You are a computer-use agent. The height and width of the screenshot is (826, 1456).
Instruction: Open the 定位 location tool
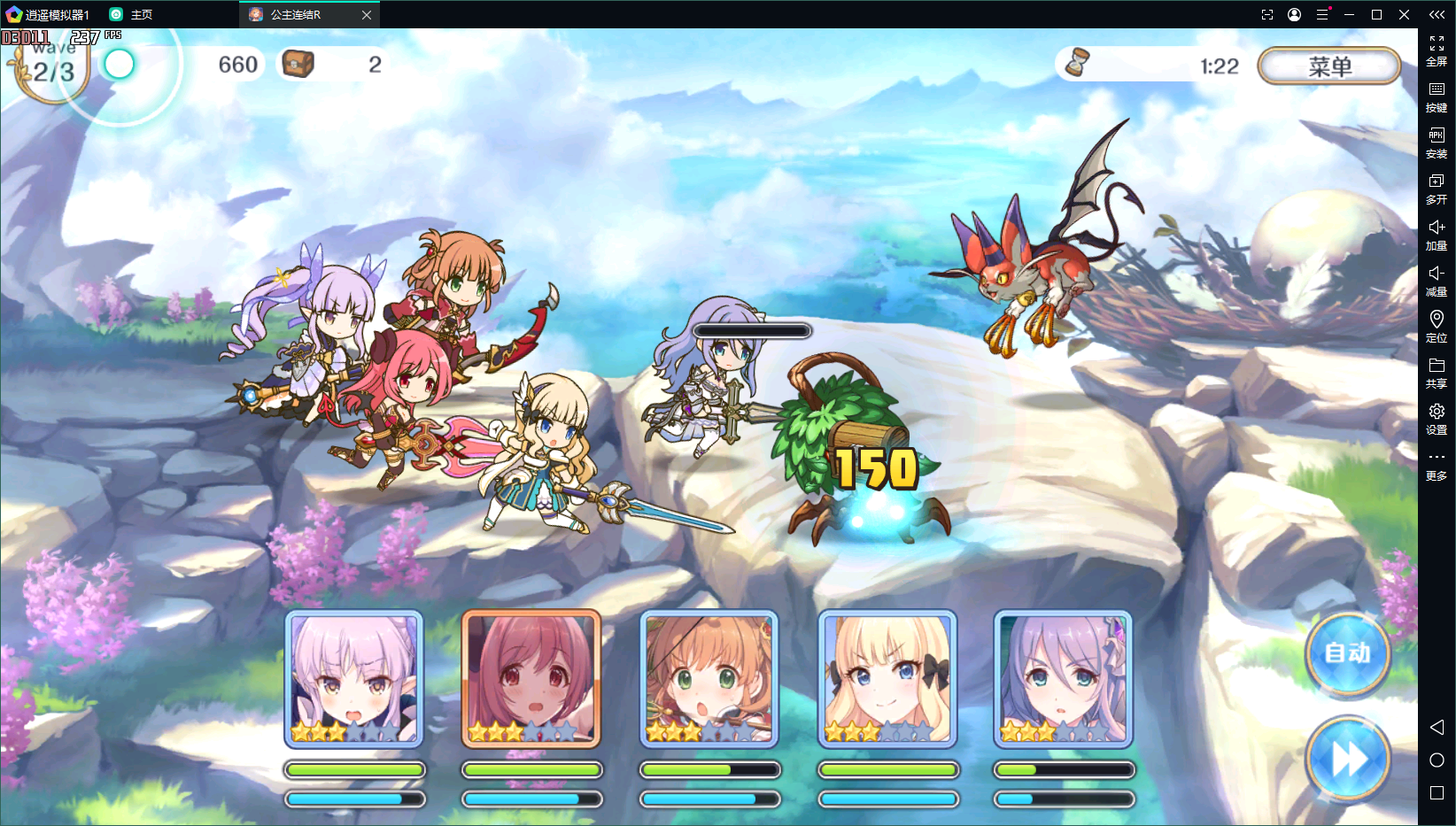coord(1437,326)
